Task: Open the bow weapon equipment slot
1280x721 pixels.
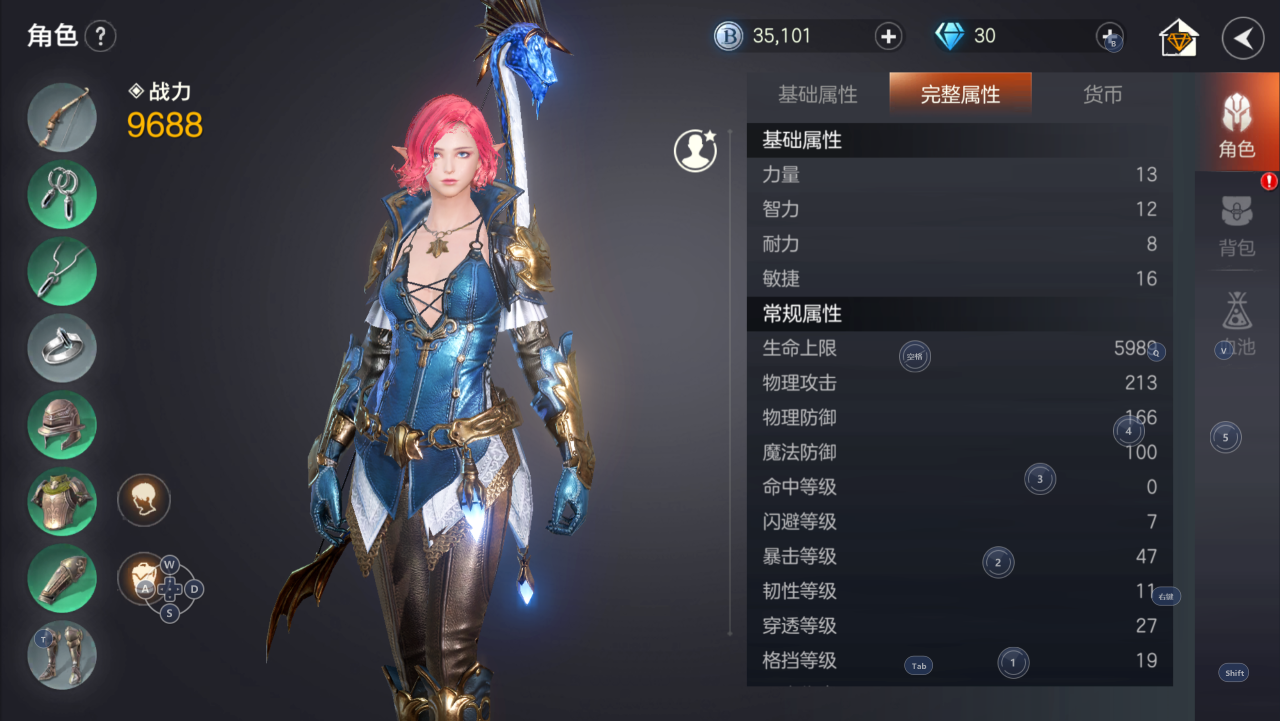Action: pyautogui.click(x=62, y=117)
